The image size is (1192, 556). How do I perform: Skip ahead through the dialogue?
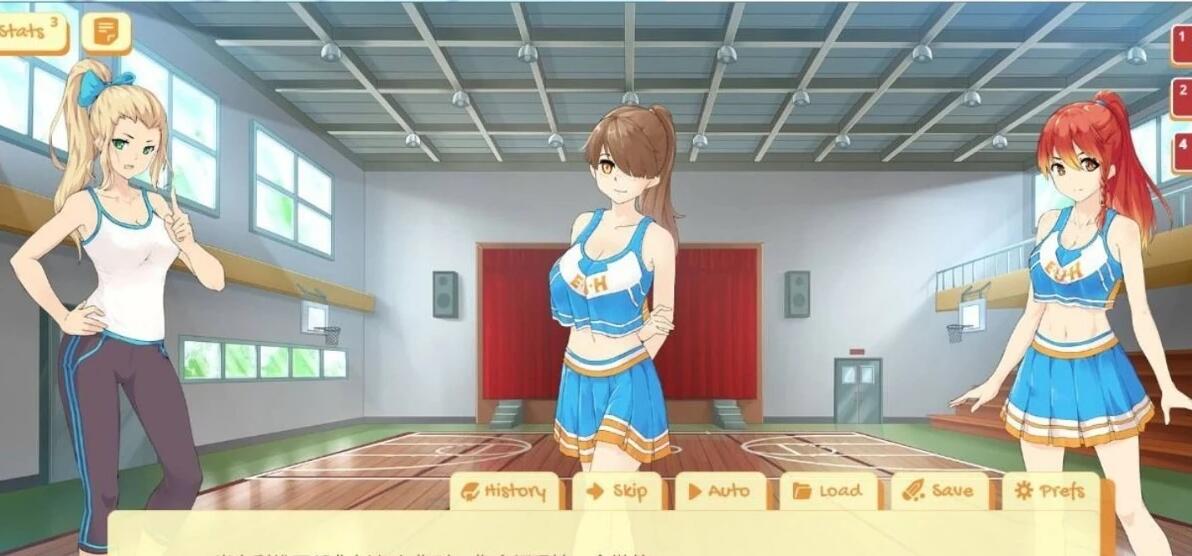(617, 491)
